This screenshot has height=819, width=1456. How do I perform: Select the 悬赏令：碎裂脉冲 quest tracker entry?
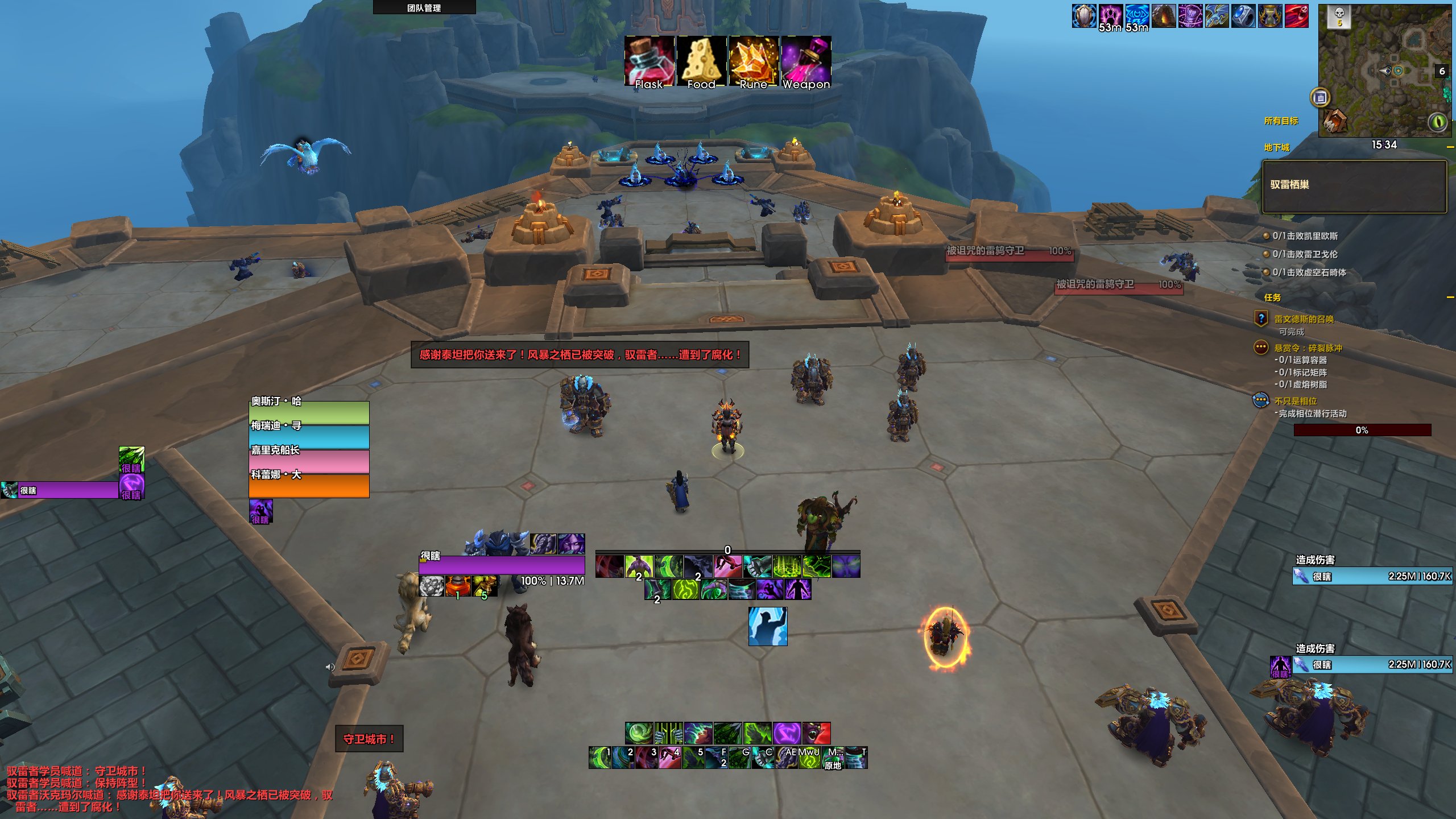1308,348
